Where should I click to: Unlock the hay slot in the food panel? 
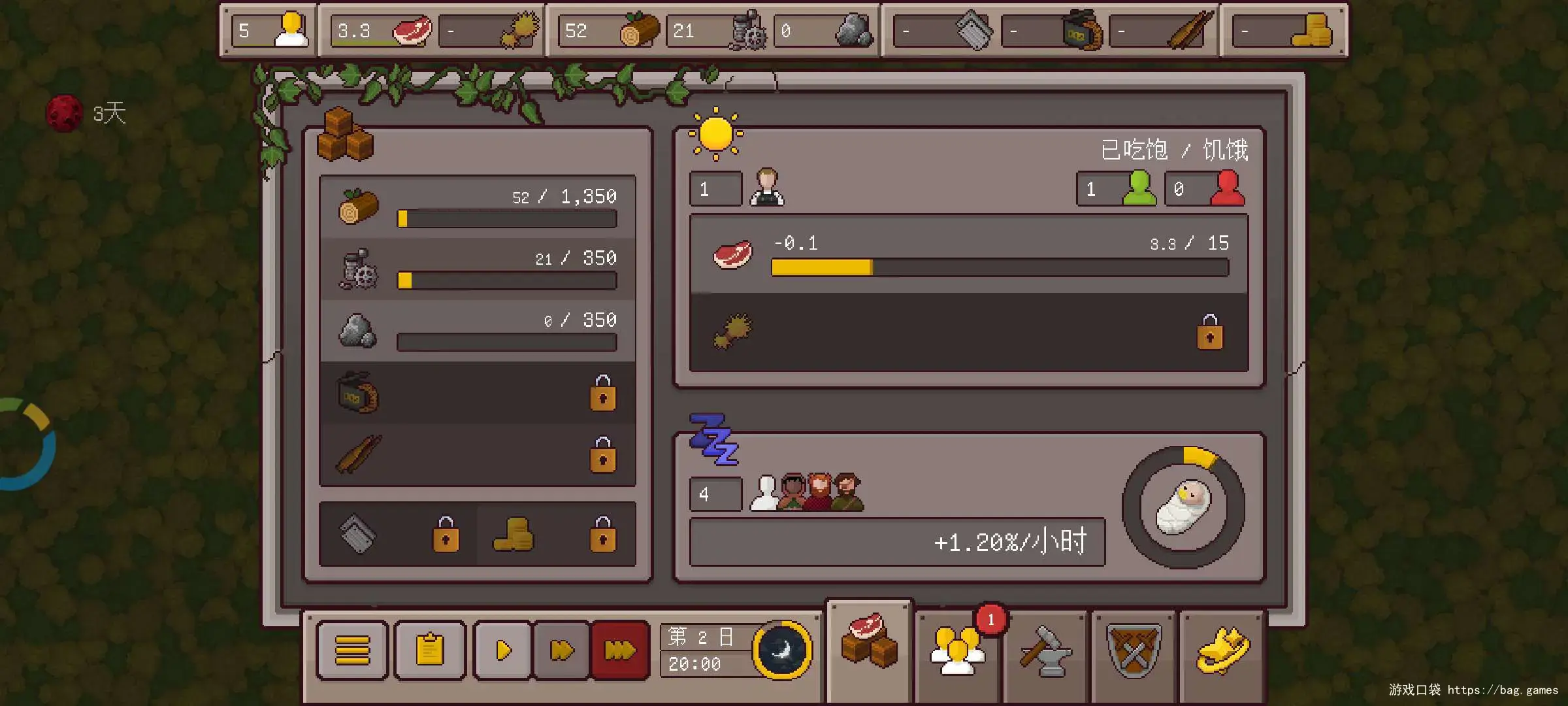coord(1209,335)
